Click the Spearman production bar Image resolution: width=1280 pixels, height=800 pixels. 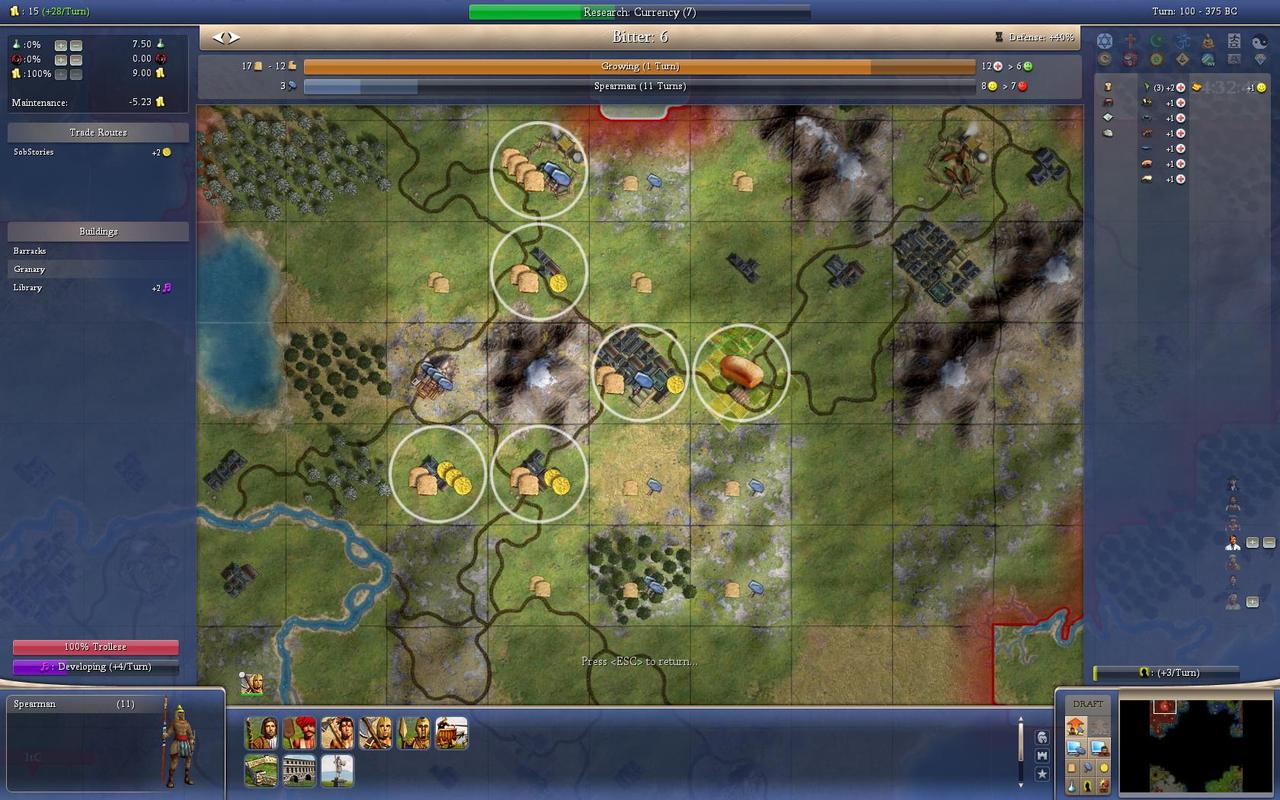[x=639, y=87]
